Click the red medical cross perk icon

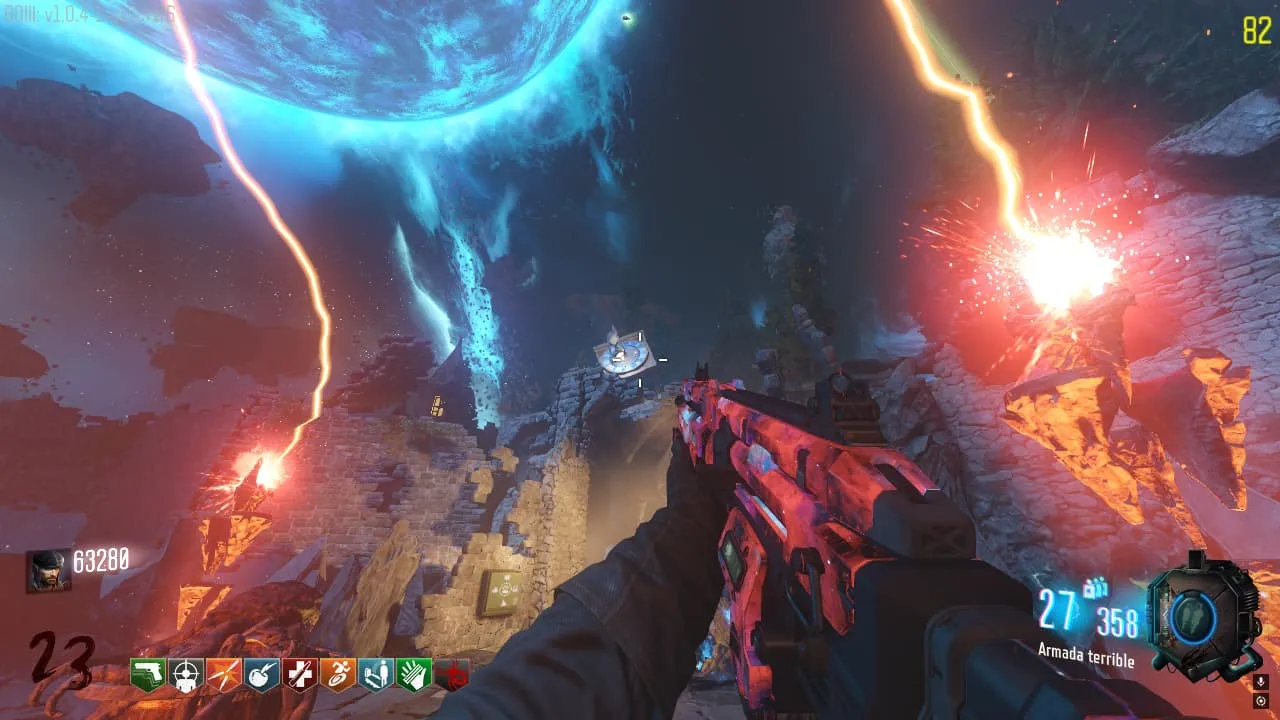[x=300, y=674]
